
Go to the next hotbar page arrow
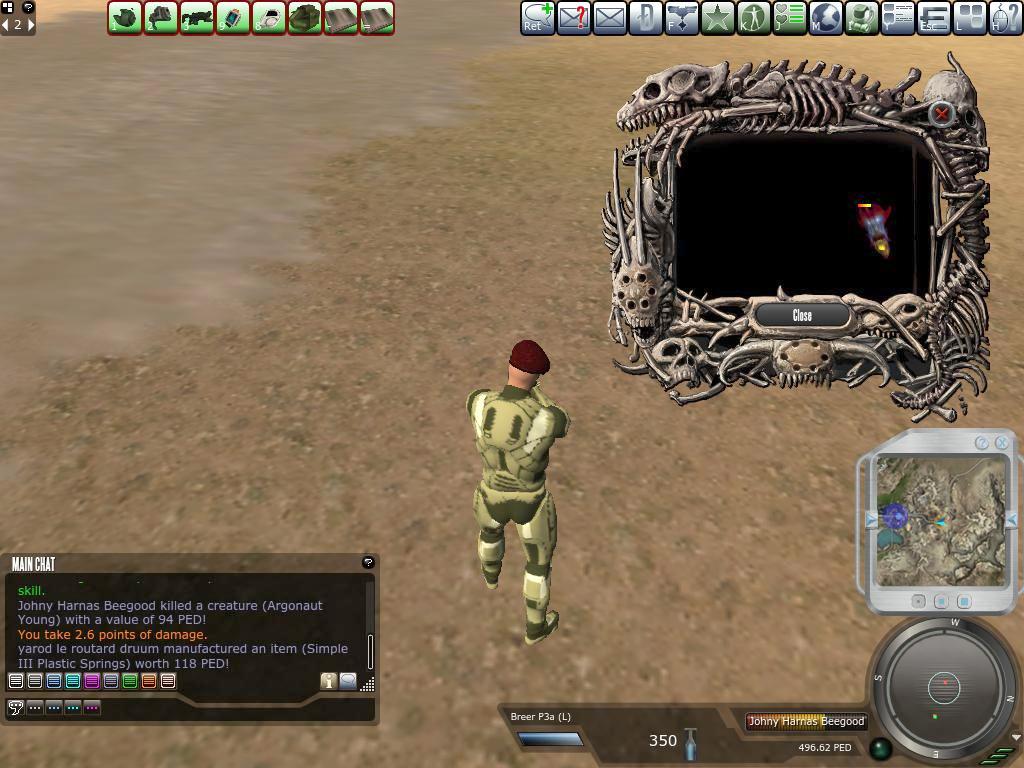pos(31,24)
